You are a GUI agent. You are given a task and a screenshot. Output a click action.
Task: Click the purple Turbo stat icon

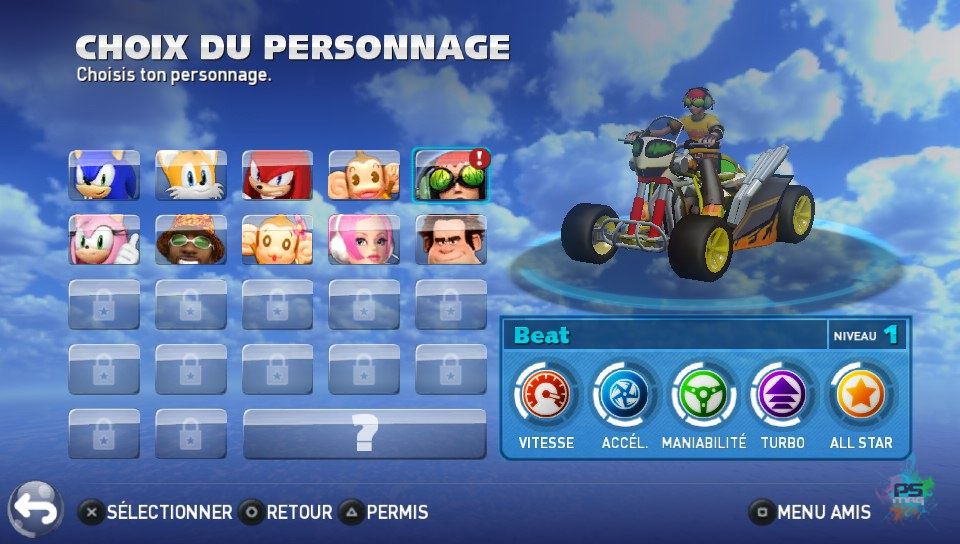782,395
